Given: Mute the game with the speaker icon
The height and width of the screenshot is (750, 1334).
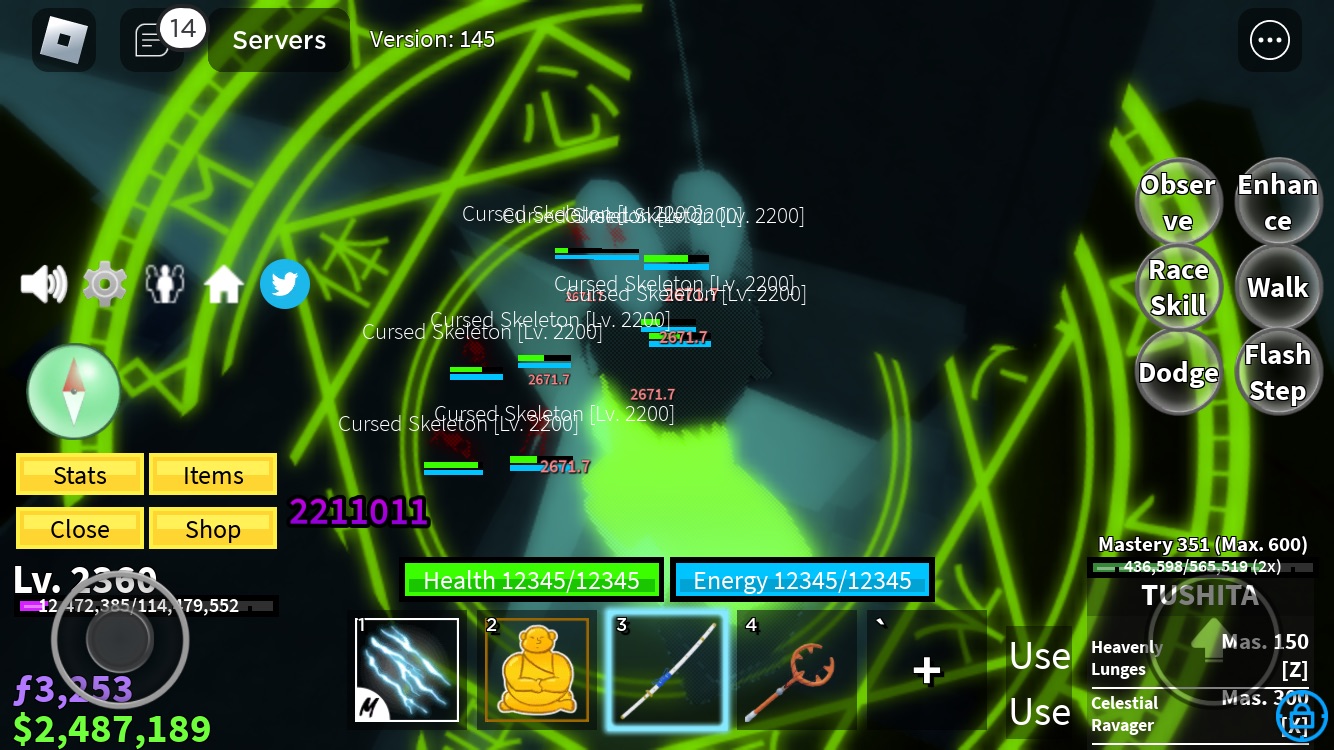Looking at the screenshot, I should [x=43, y=284].
